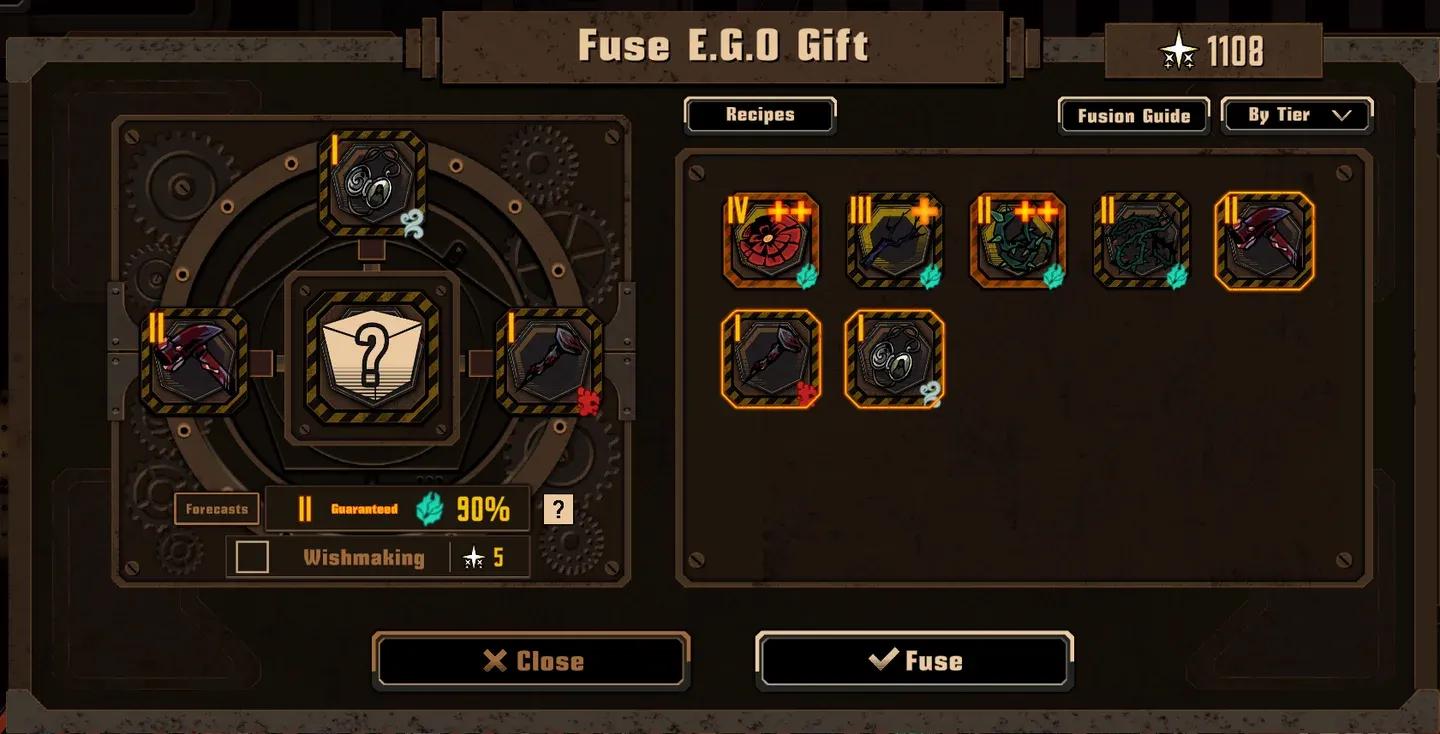Pick the unupgraded tier II dark thorn gift
1440x734 pixels.
point(1141,242)
